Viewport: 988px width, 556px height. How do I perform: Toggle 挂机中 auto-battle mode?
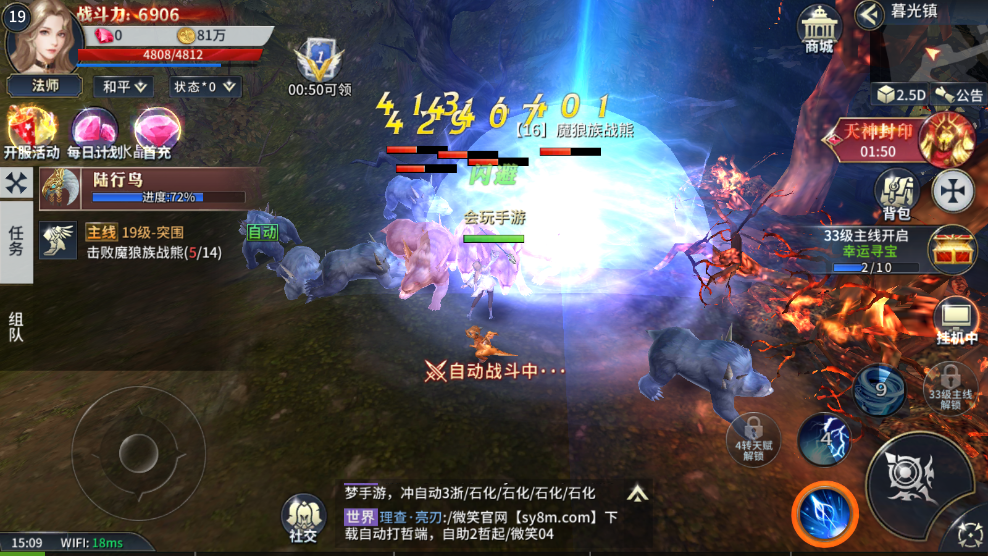(x=956, y=321)
